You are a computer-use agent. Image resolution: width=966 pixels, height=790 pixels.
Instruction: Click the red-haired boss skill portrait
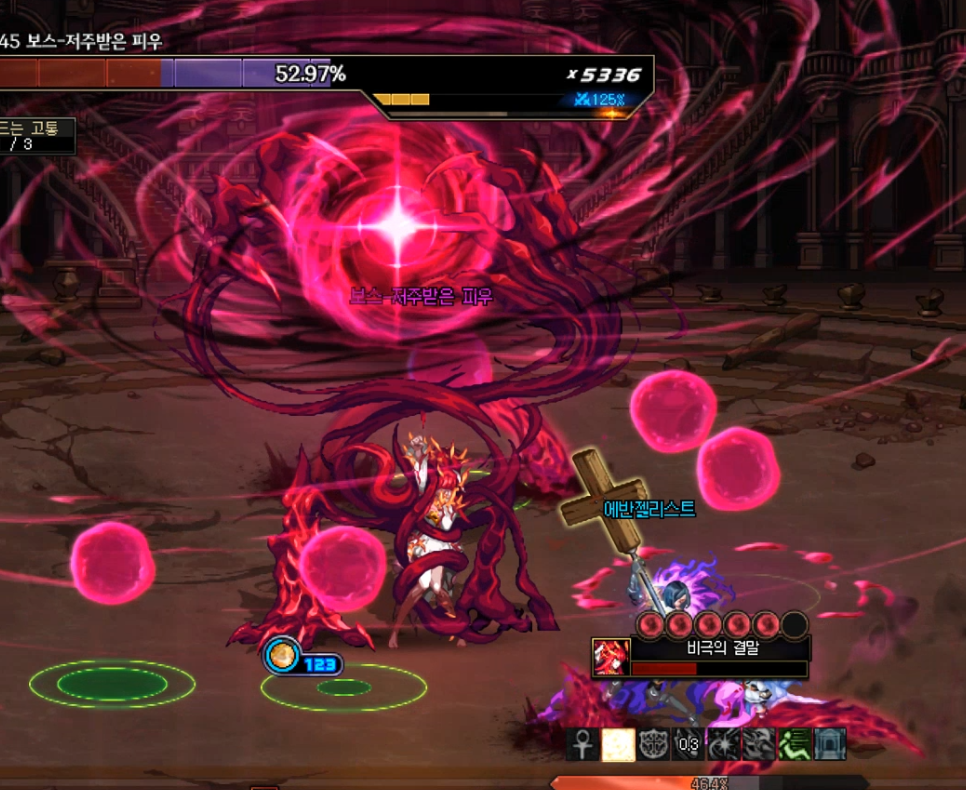click(610, 658)
